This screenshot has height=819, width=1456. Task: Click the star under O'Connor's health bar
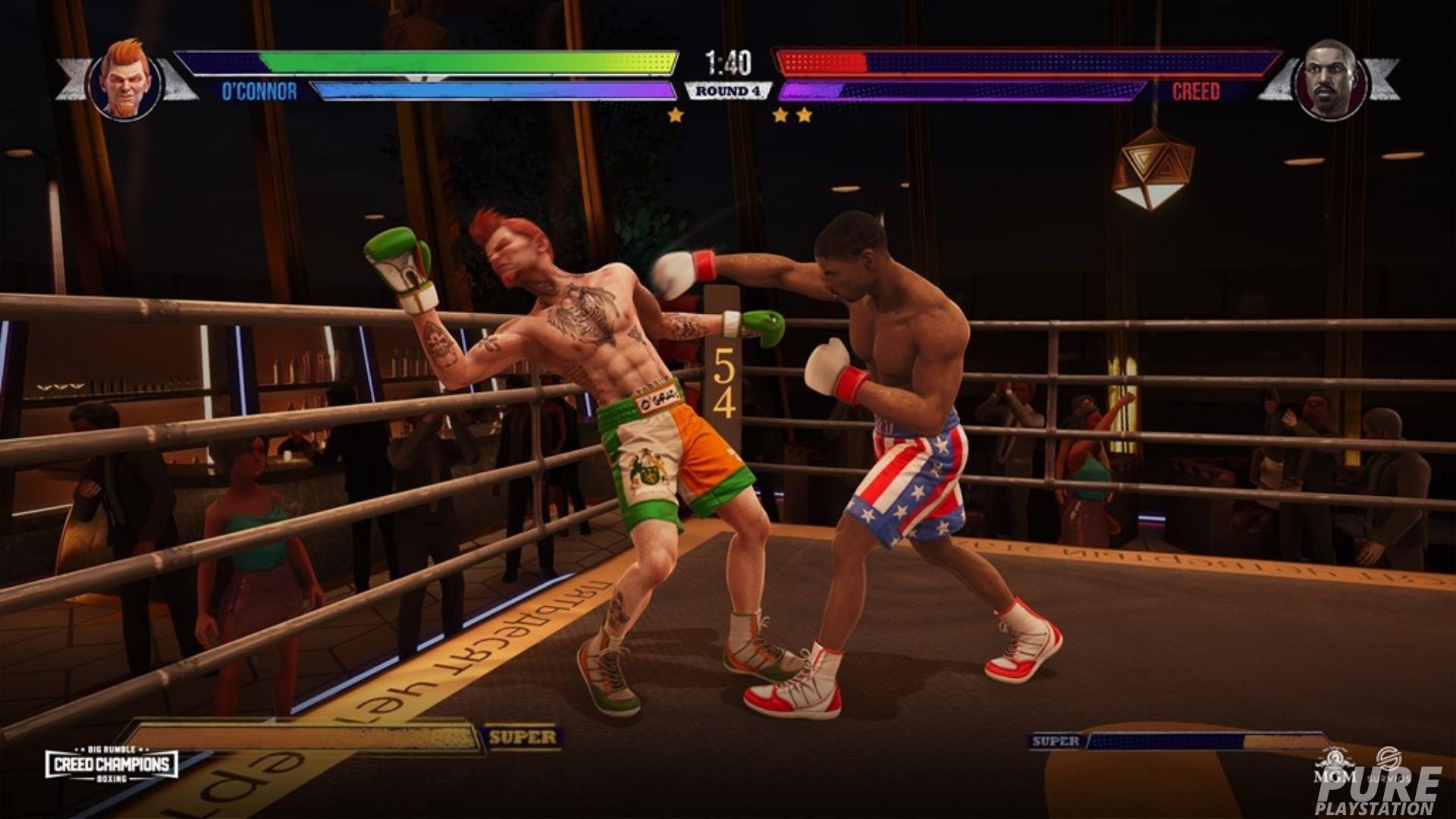(673, 115)
